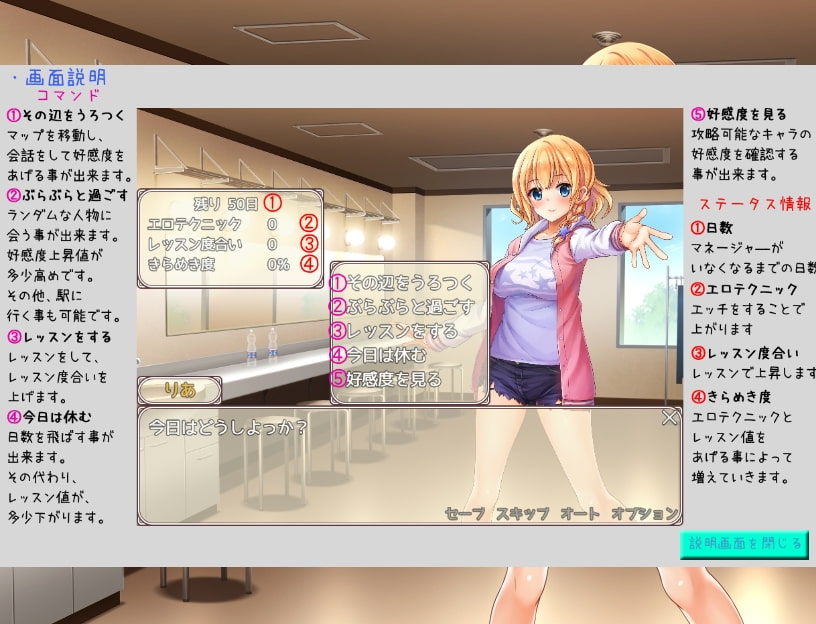
Task: Toggle オート auto mode
Action: point(580,513)
